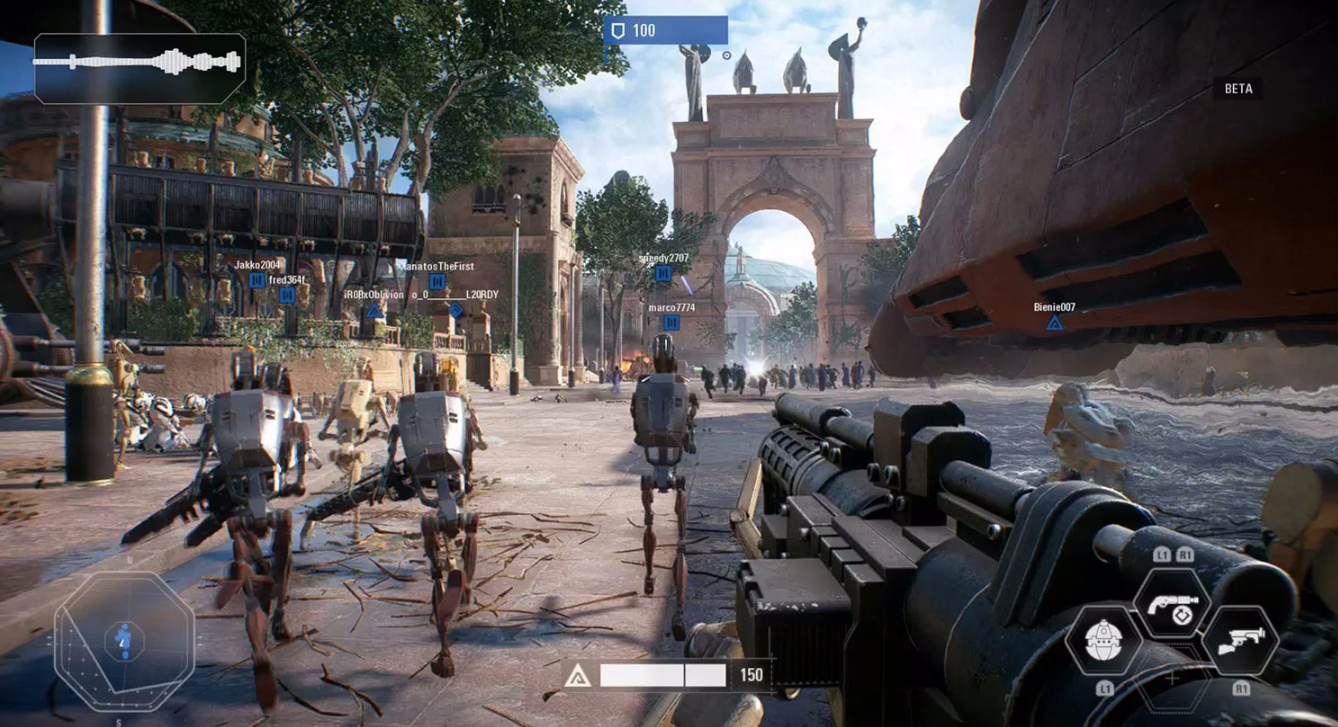Click the 100 score on the objective banner
This screenshot has width=1338, height=727.
coord(645,30)
